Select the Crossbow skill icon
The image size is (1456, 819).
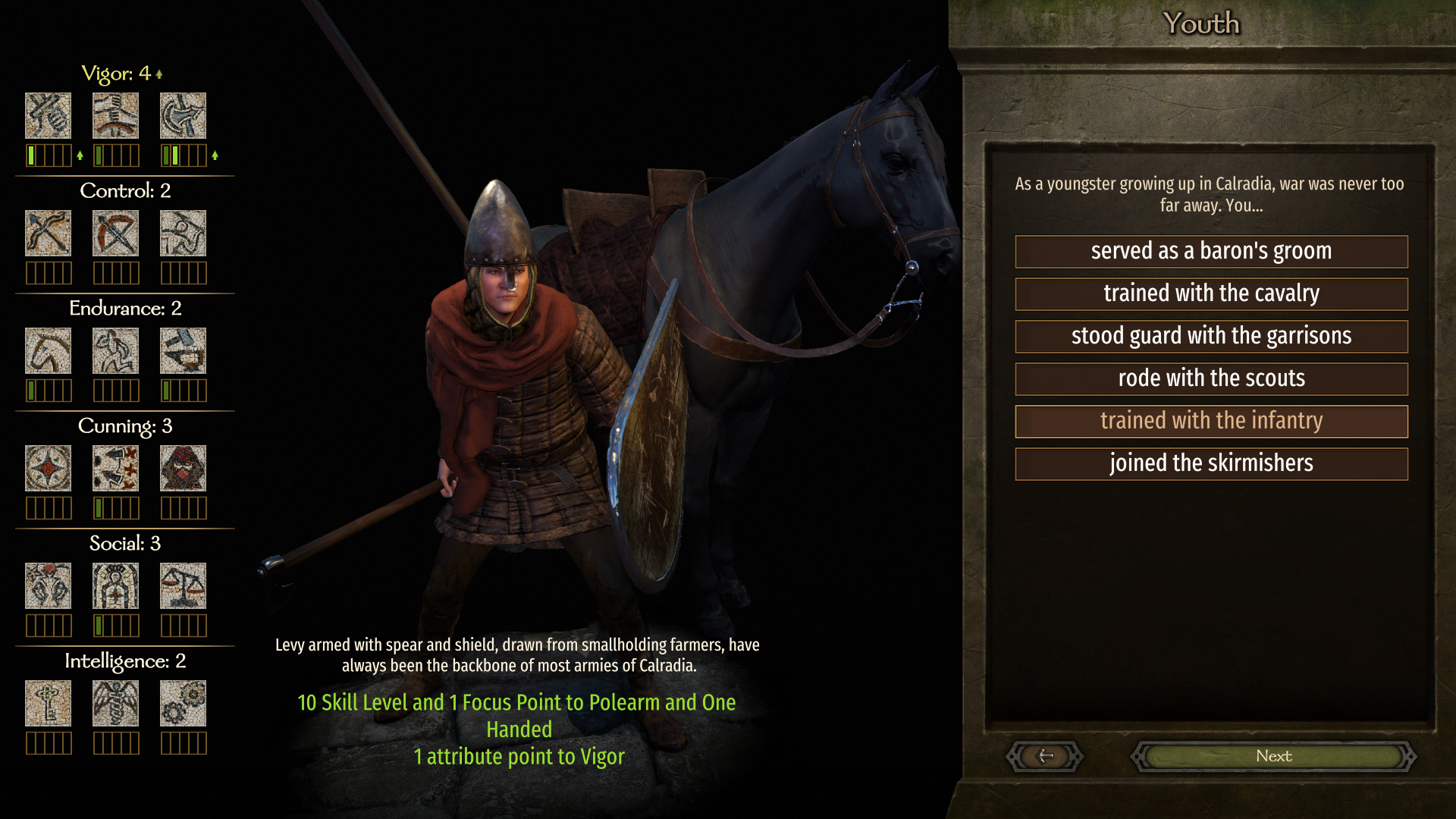click(x=115, y=233)
